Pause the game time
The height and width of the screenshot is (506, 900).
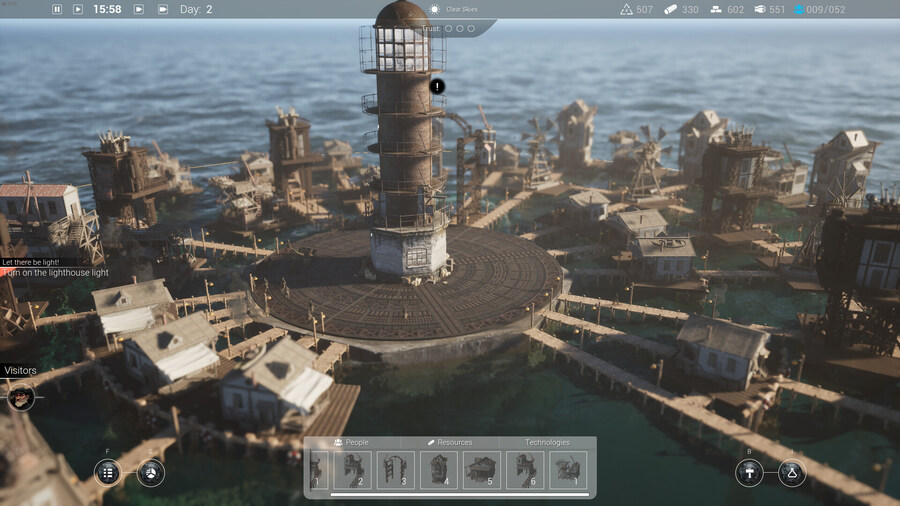click(x=56, y=9)
